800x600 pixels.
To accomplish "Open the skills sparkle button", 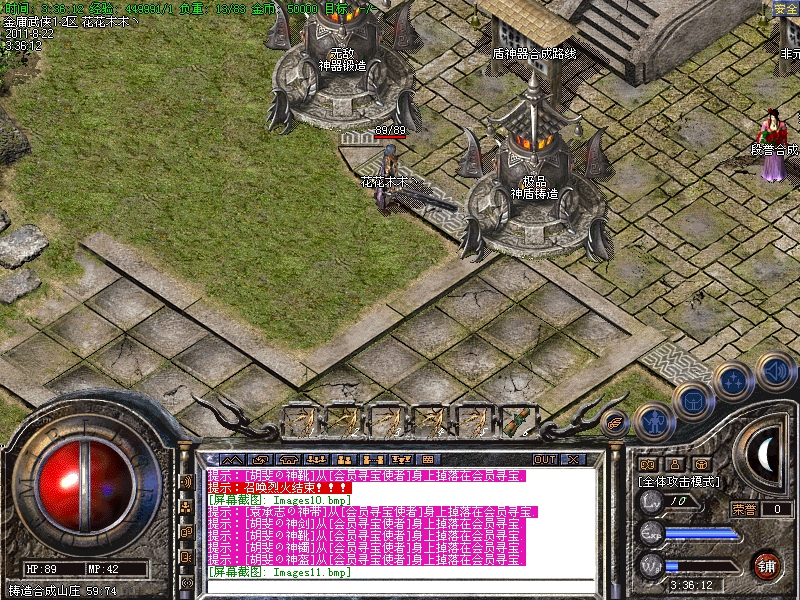I will 734,380.
